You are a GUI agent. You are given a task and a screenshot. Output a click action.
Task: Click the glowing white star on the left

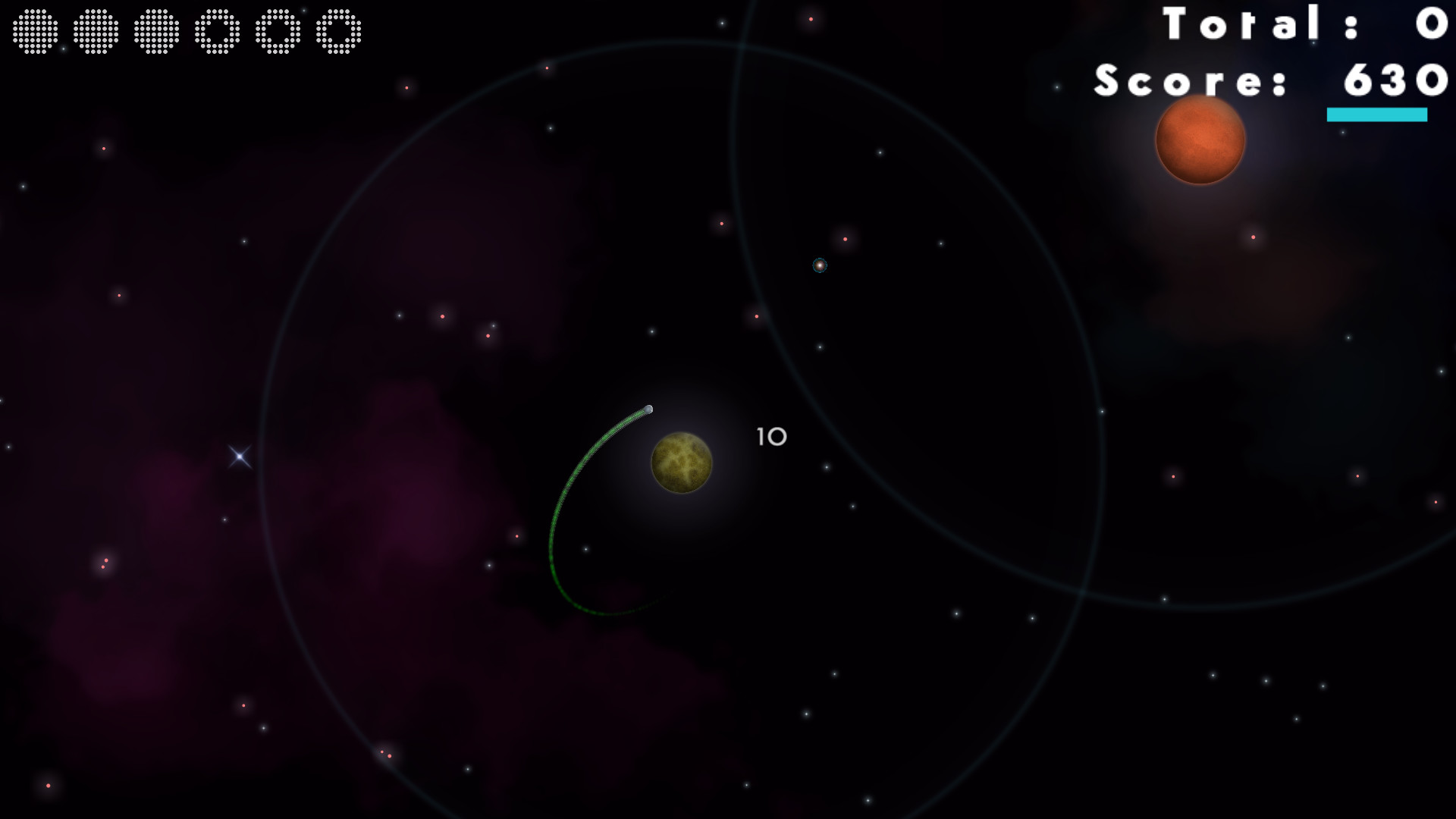coord(238,456)
